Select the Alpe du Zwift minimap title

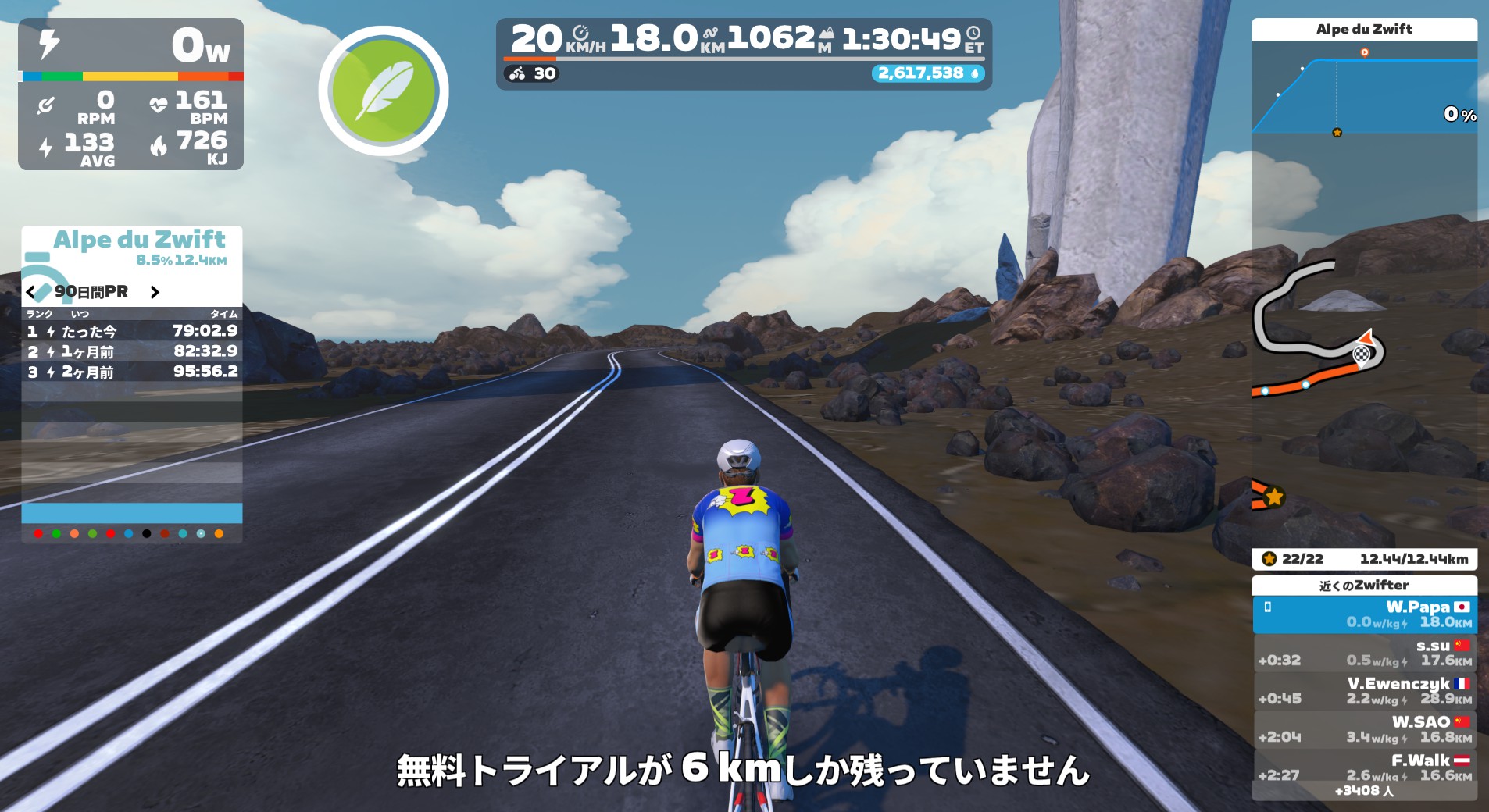coord(1363,30)
